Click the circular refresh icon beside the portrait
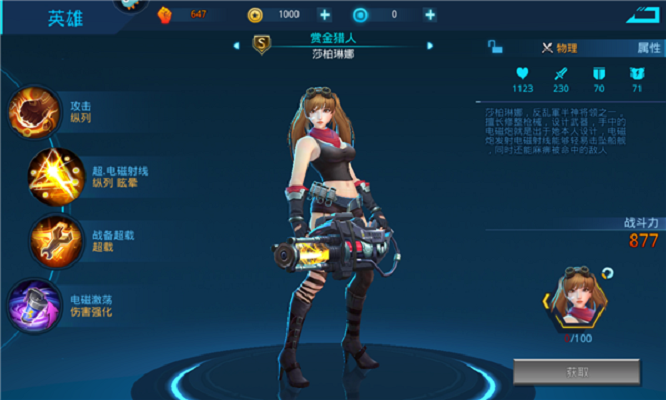Image resolution: width=666 pixels, height=400 pixels. click(x=609, y=272)
